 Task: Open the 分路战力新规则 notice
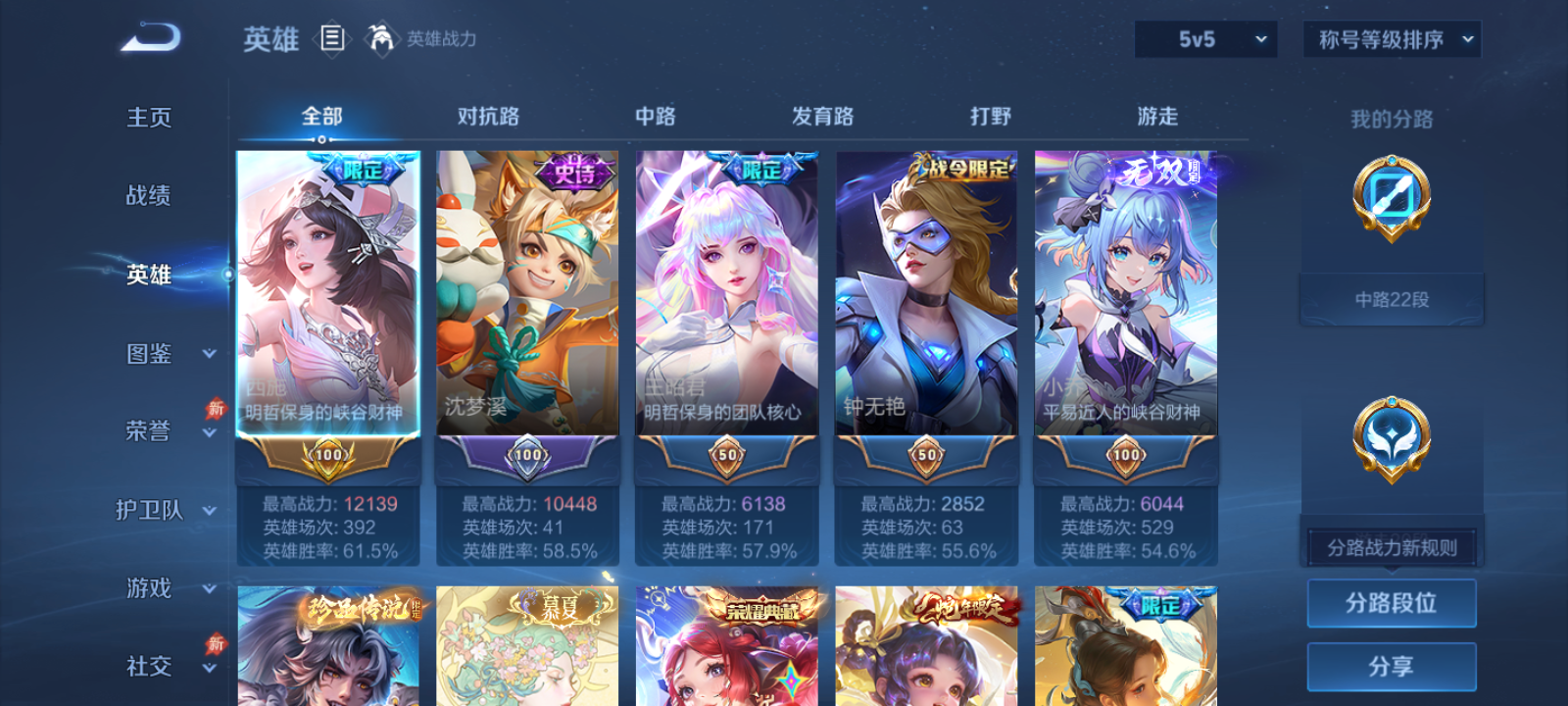pos(1391,546)
